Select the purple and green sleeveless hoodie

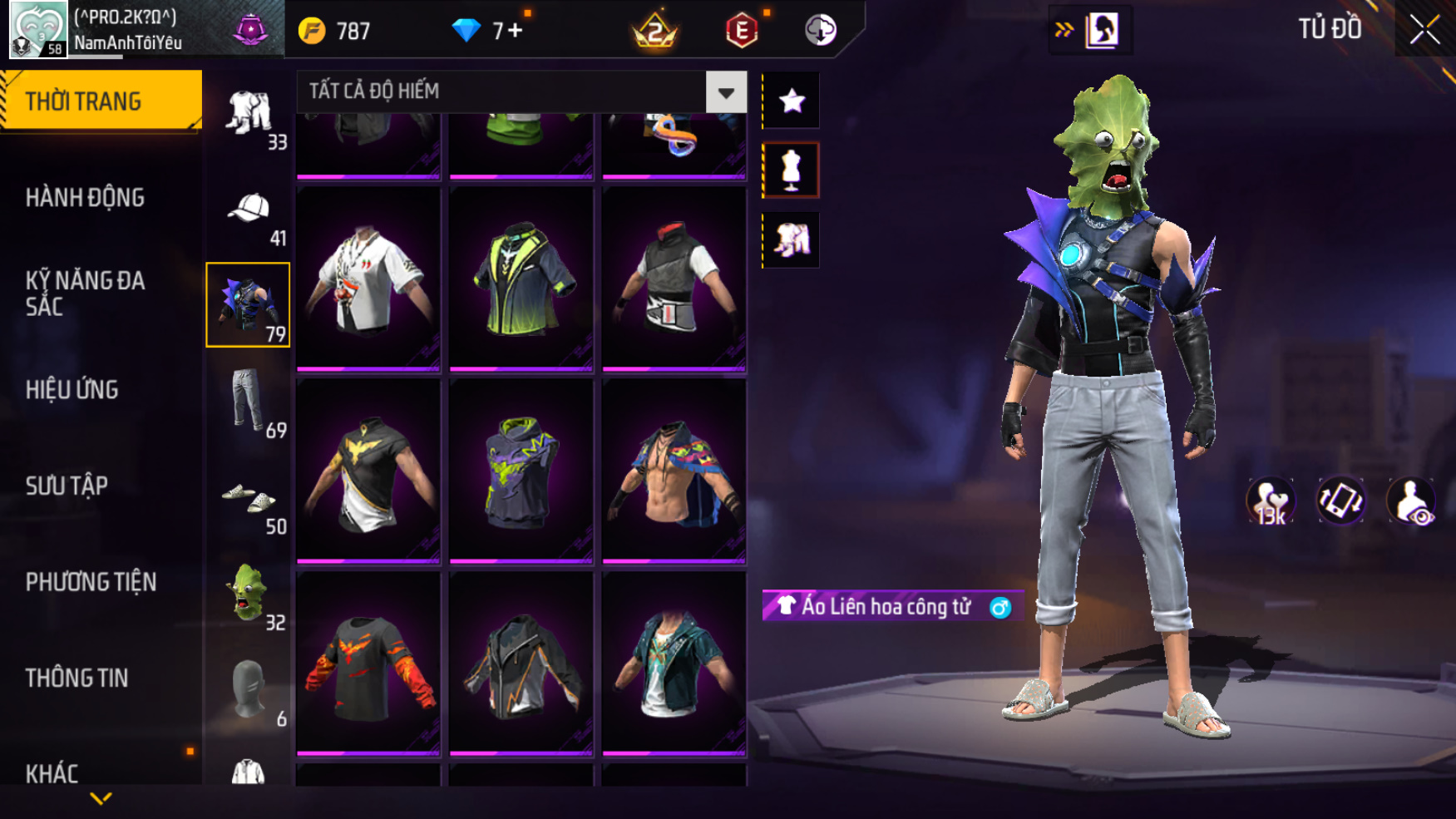[x=521, y=471]
